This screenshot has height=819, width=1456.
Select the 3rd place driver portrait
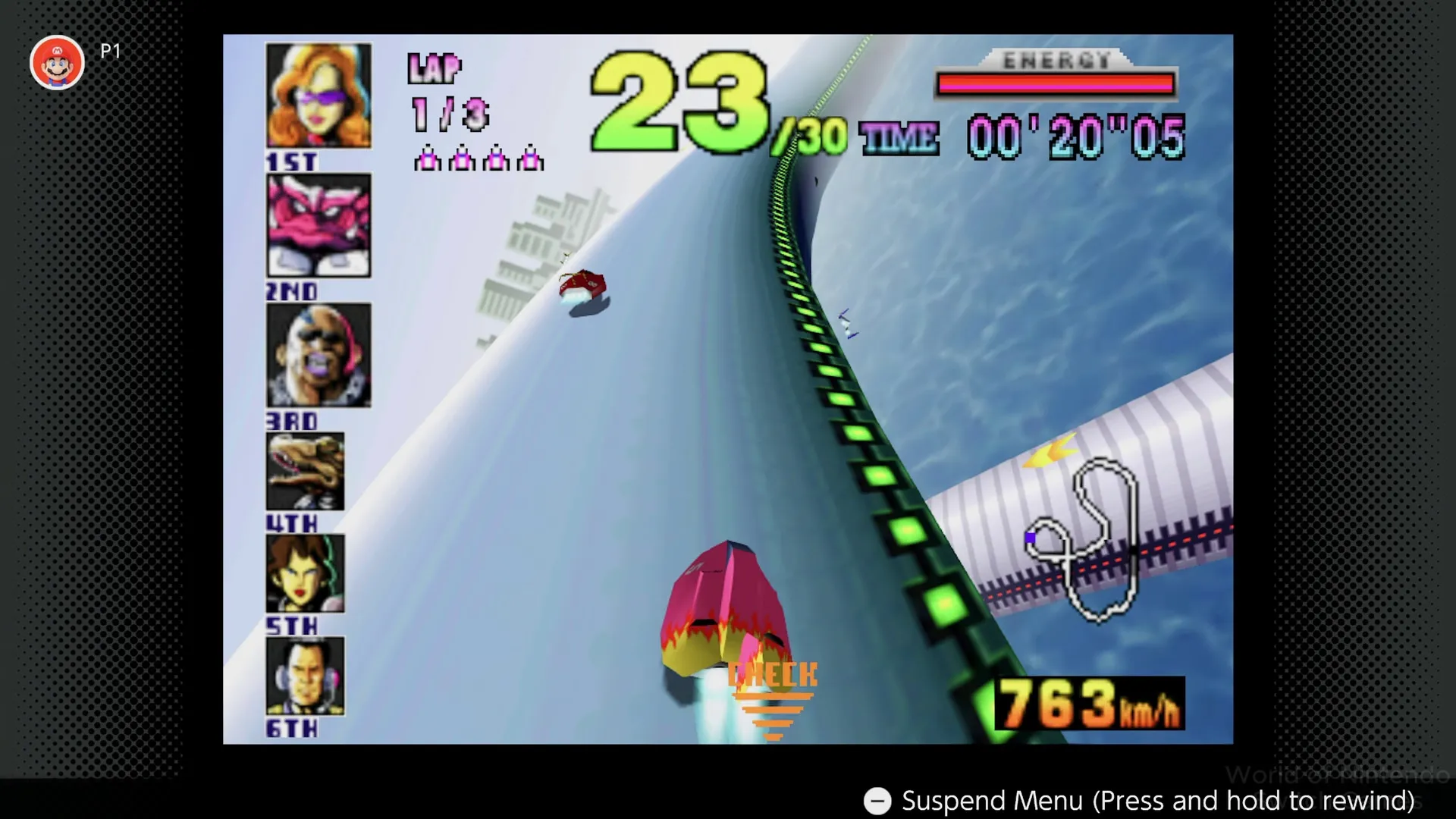[x=318, y=355]
